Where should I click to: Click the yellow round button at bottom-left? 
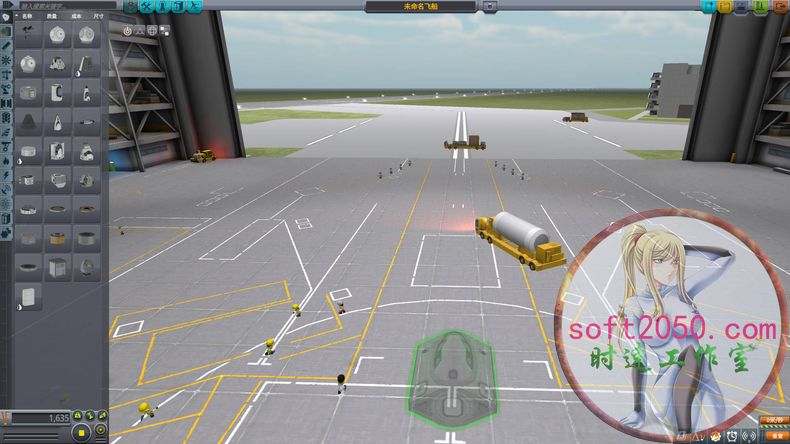[x=82, y=432]
